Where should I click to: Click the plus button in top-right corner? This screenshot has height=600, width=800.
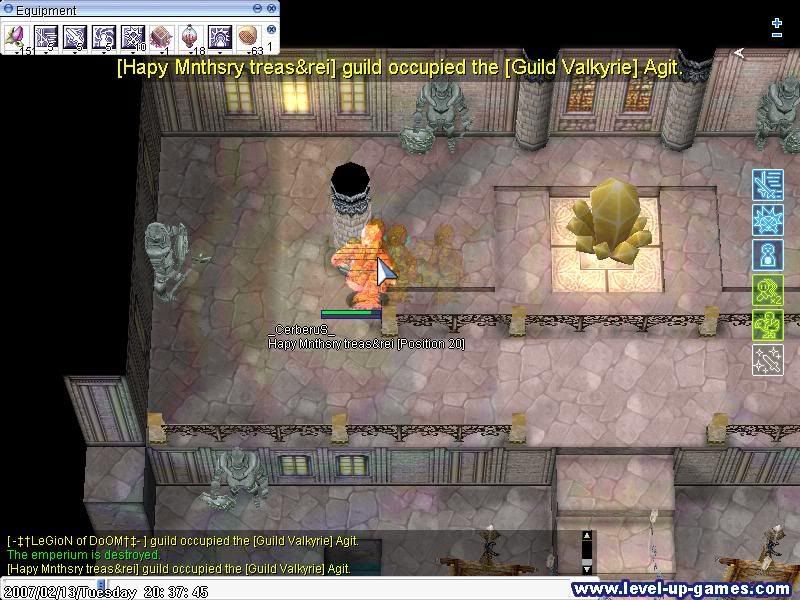click(777, 22)
